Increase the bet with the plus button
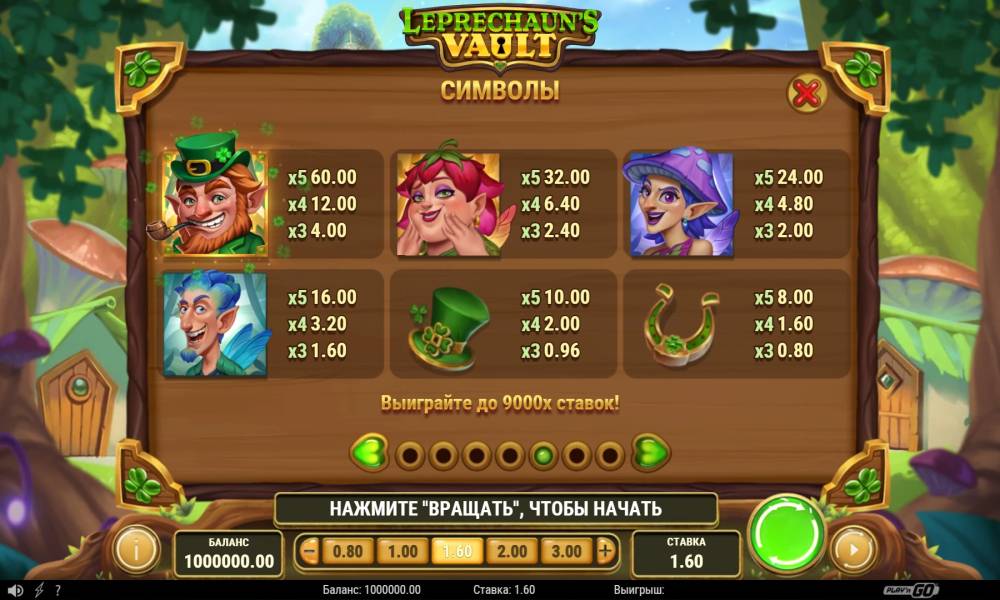The height and width of the screenshot is (600, 1000). click(x=604, y=550)
